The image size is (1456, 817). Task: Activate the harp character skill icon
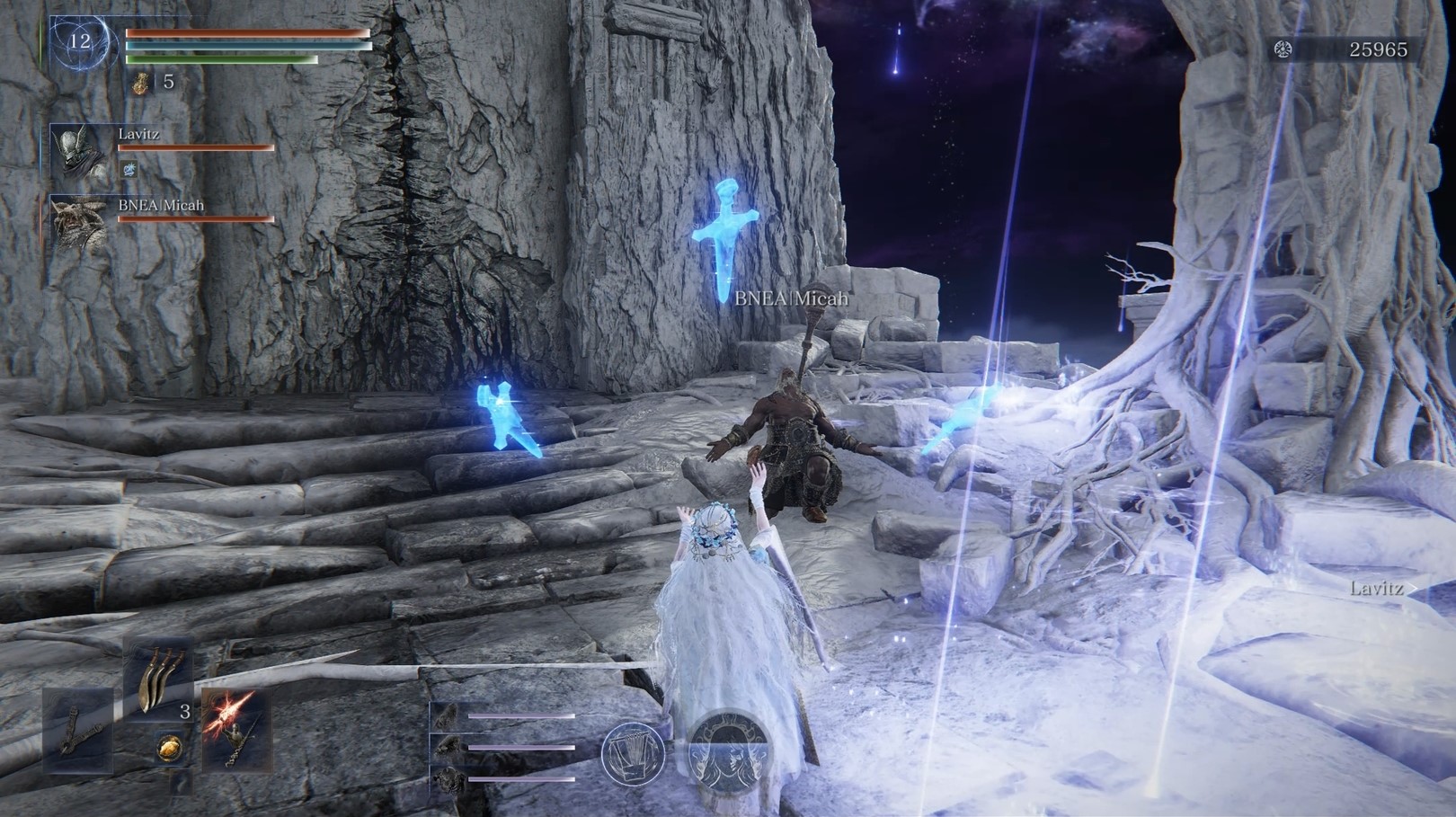pos(633,752)
